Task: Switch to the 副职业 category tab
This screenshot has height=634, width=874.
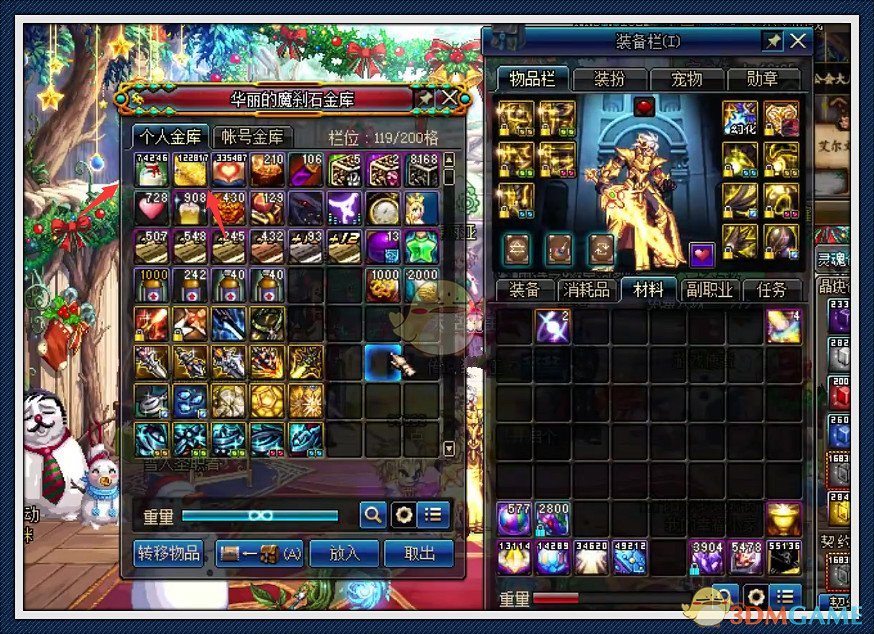Action: [x=709, y=290]
